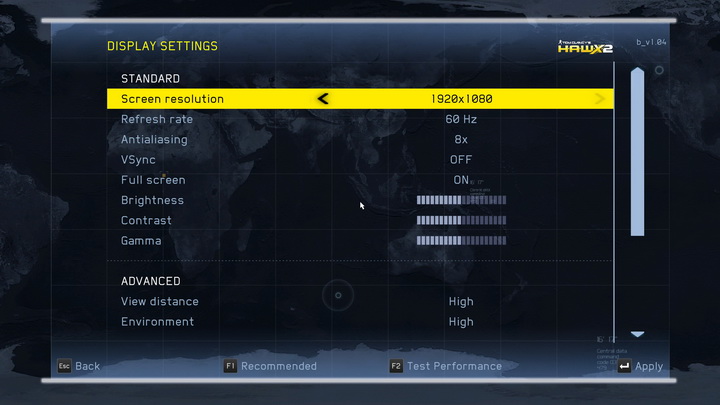720x405 pixels.
Task: Click the left arrow for Screen resolution
Action: click(x=323, y=99)
